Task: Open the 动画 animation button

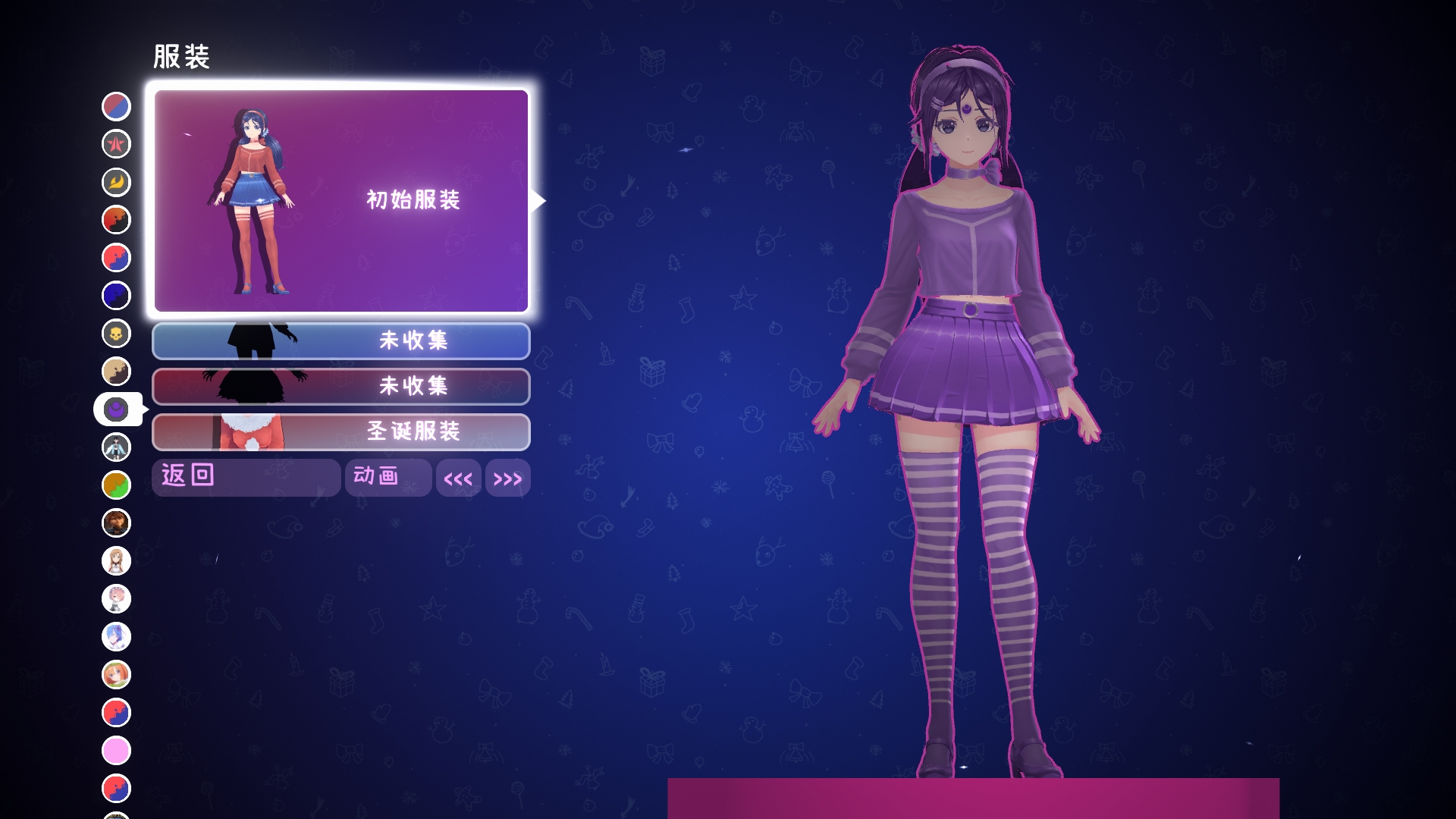Action: 388,477
